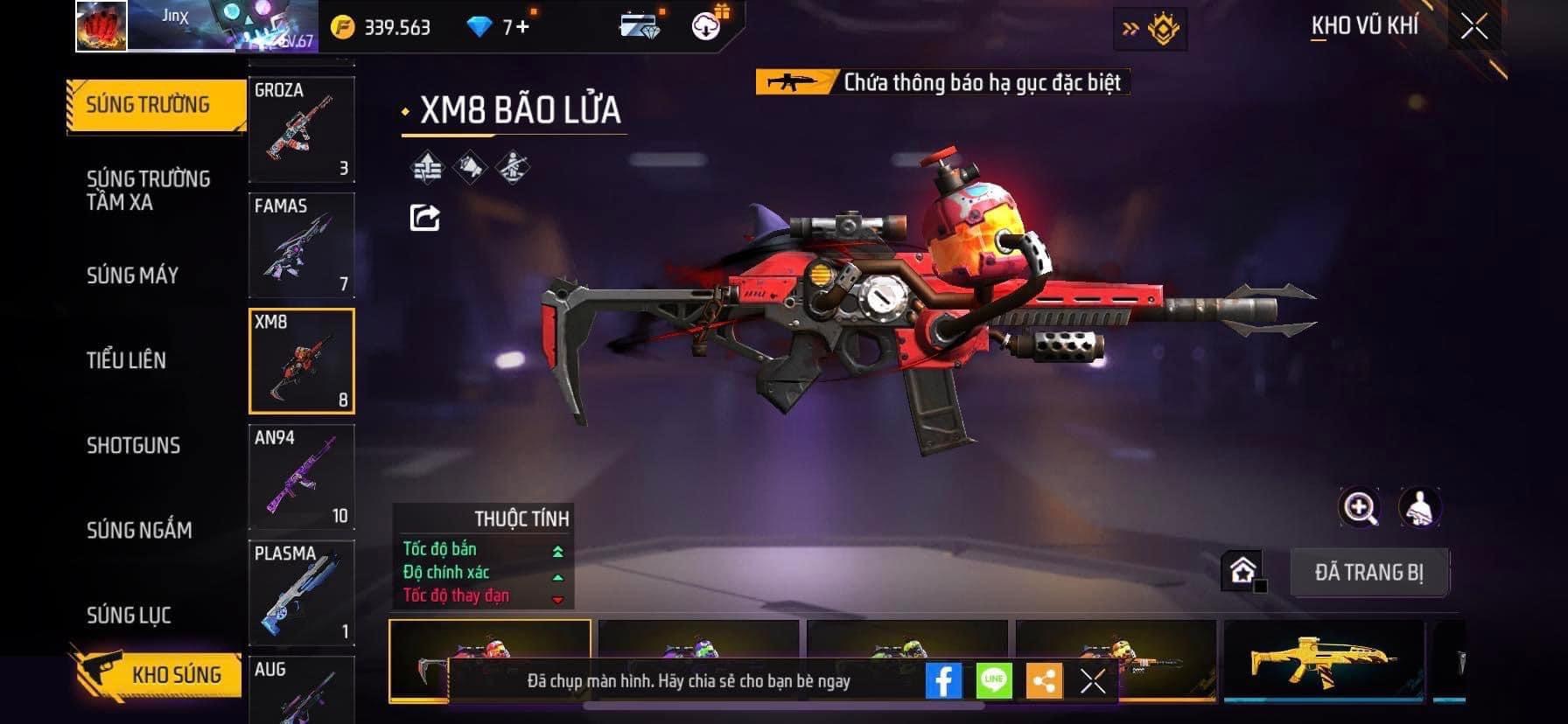Dismiss the screenshot share bar
This screenshot has width=1568, height=724.
1093,680
